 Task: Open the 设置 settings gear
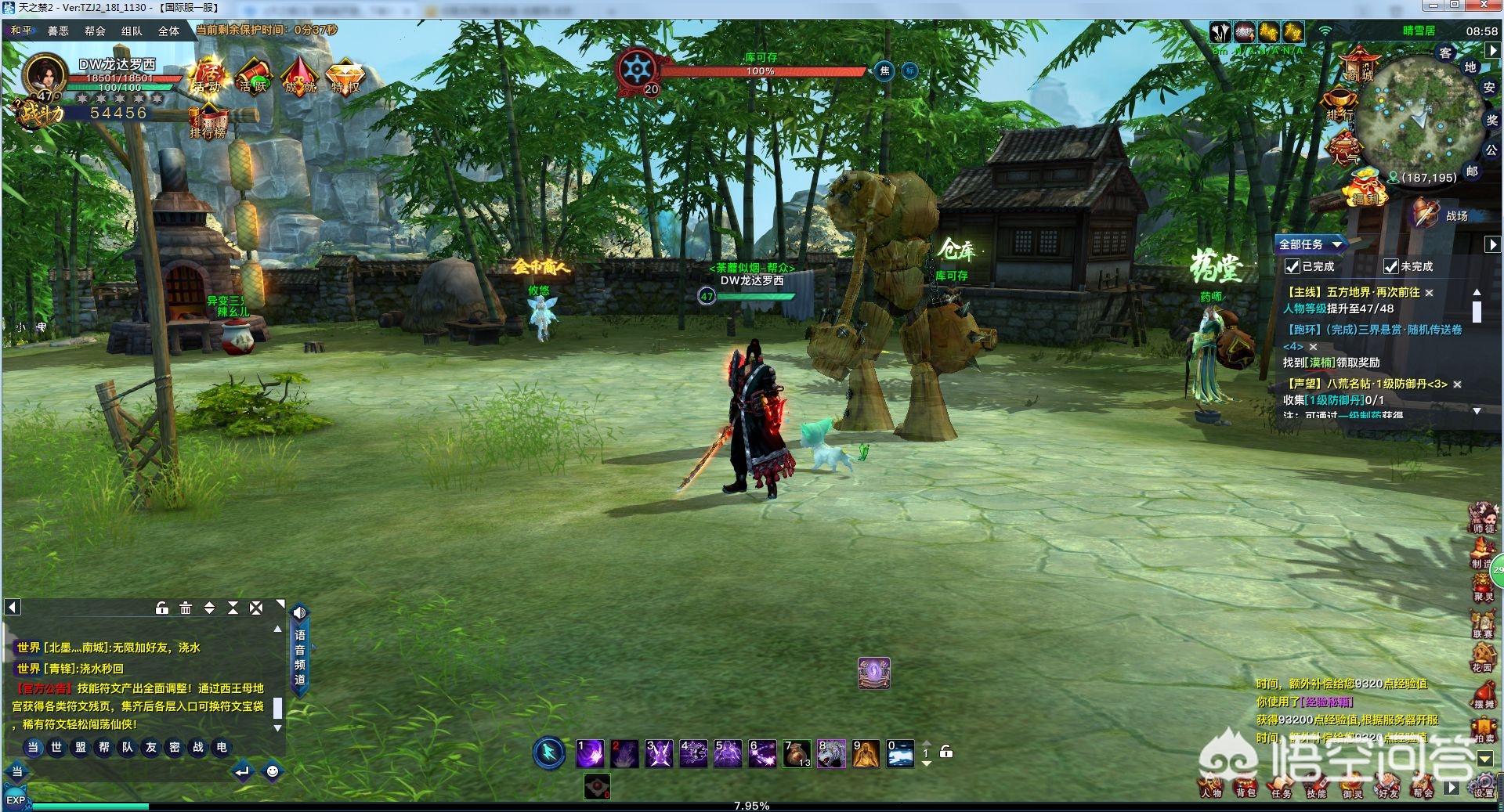pos(1483,785)
